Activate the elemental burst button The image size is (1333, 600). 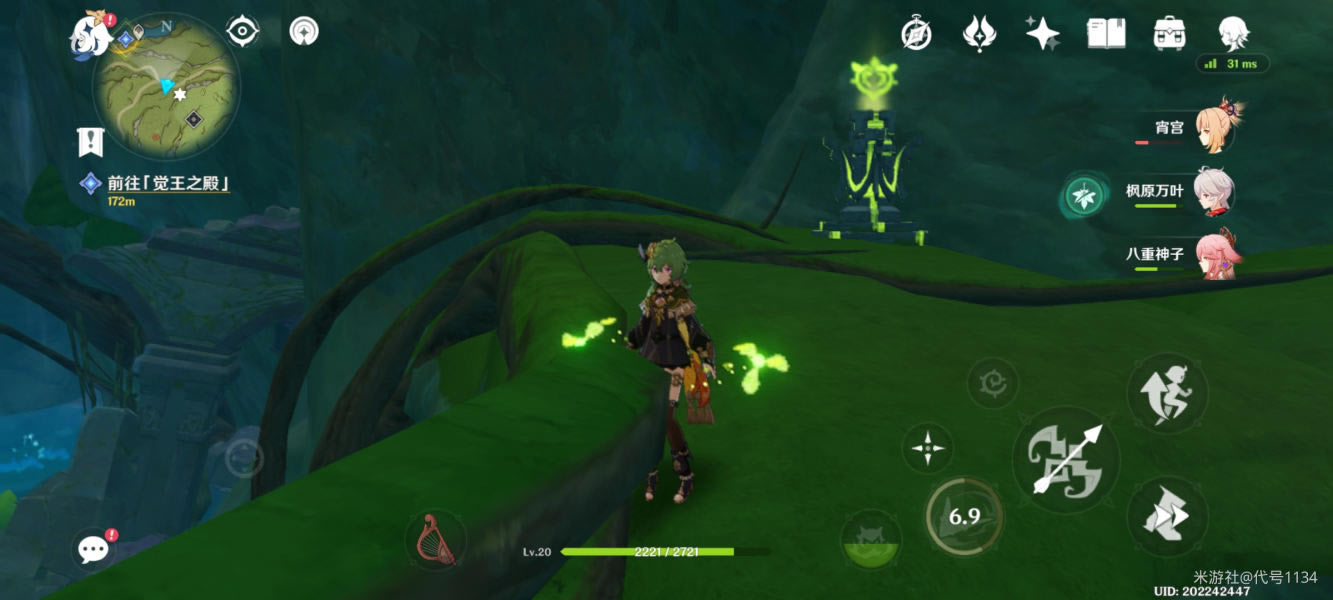coord(869,541)
